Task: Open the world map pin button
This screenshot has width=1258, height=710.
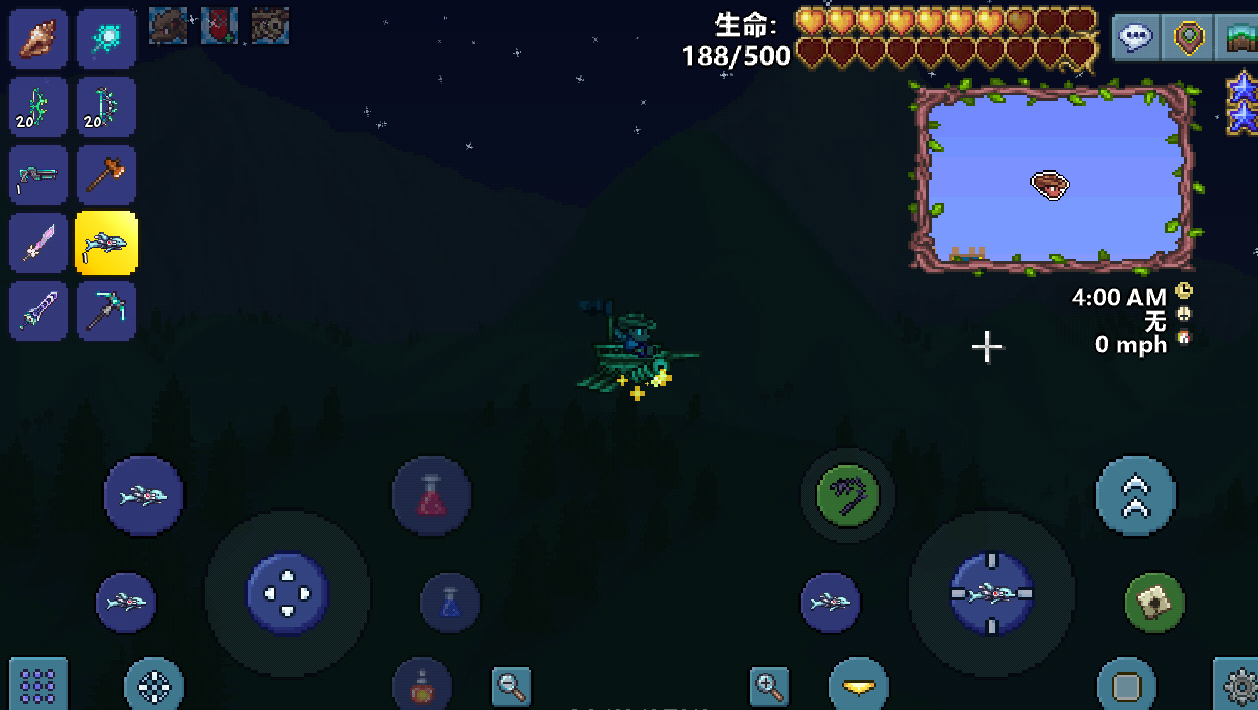Action: coord(1189,38)
